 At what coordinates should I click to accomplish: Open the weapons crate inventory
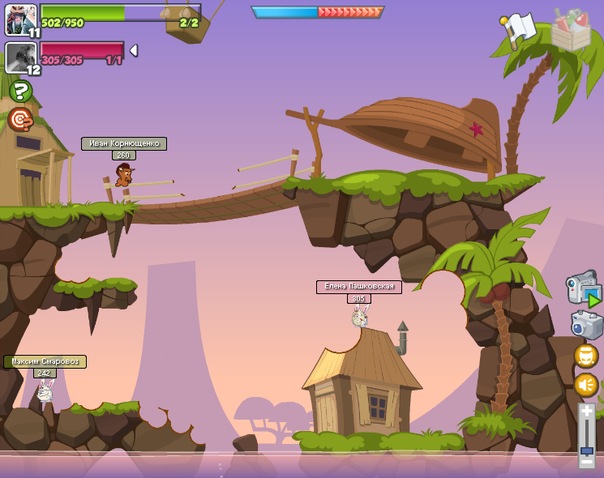573,31
